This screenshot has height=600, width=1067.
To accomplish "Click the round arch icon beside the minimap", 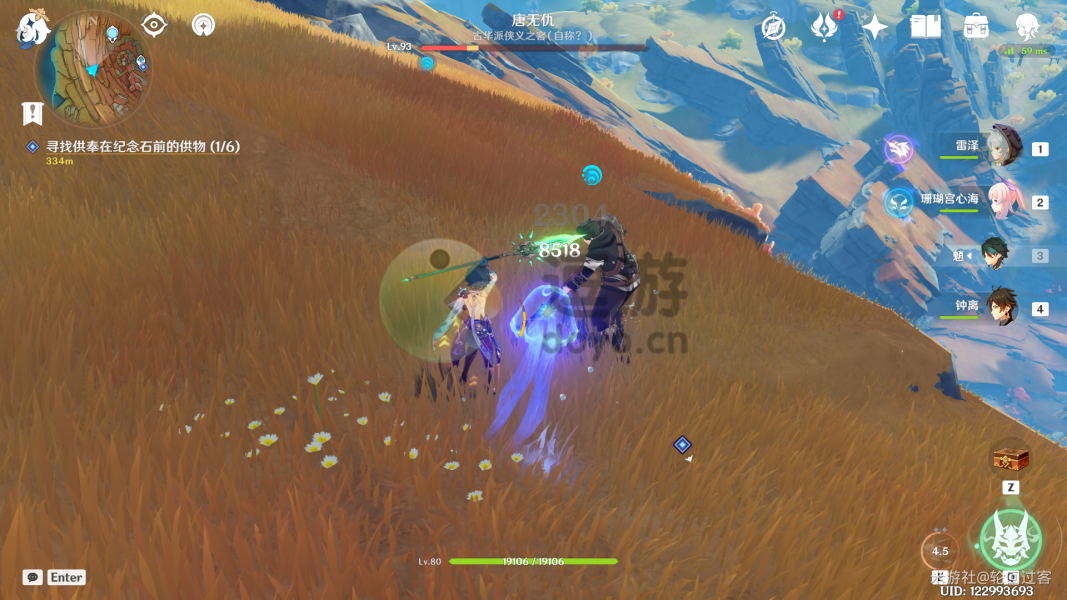I will [x=203, y=25].
